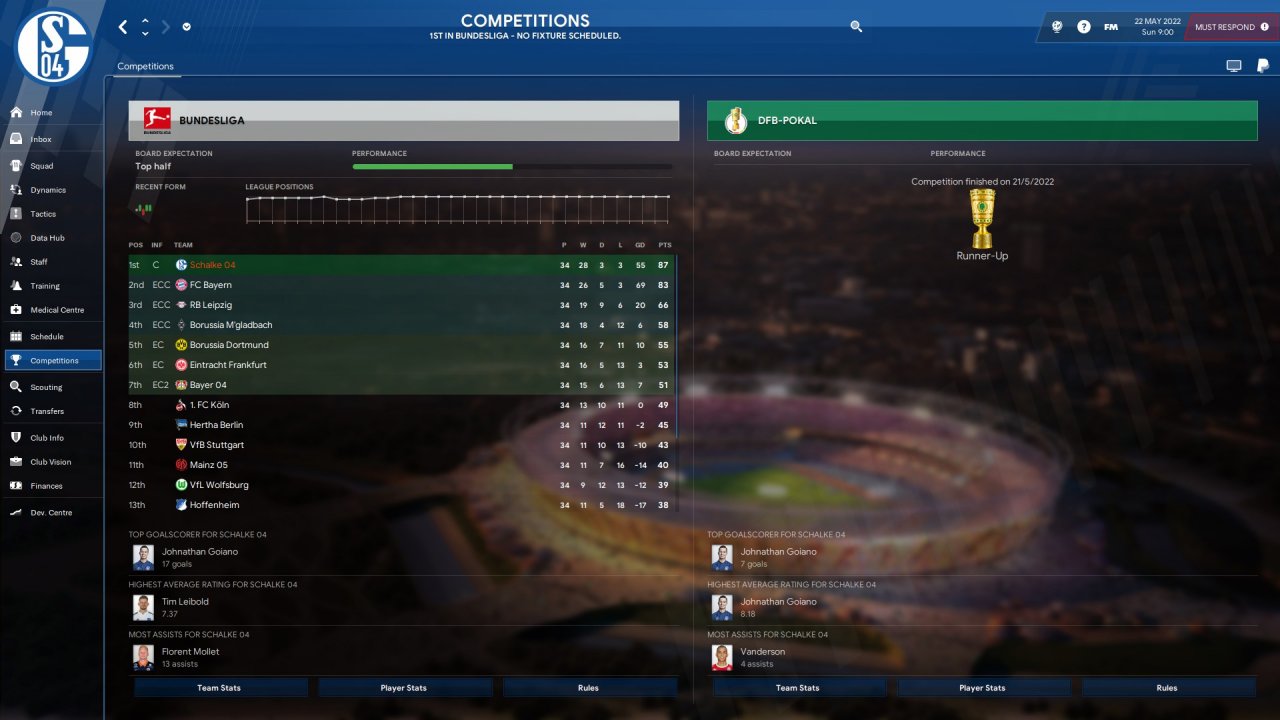Open the DFB-Pokal competition header
This screenshot has height=720, width=1280.
pyautogui.click(x=981, y=121)
